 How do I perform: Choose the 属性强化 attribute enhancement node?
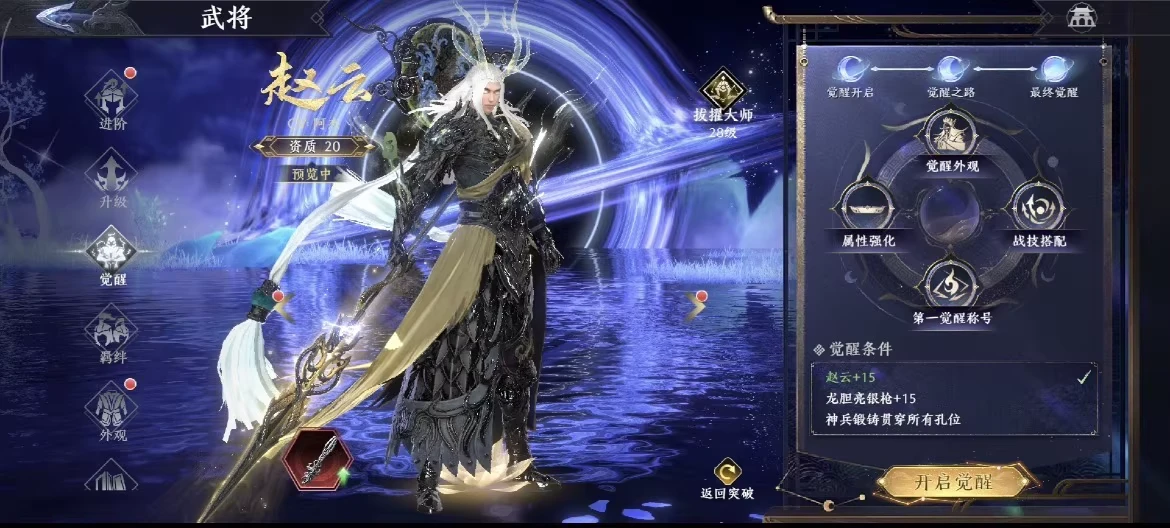[862, 210]
